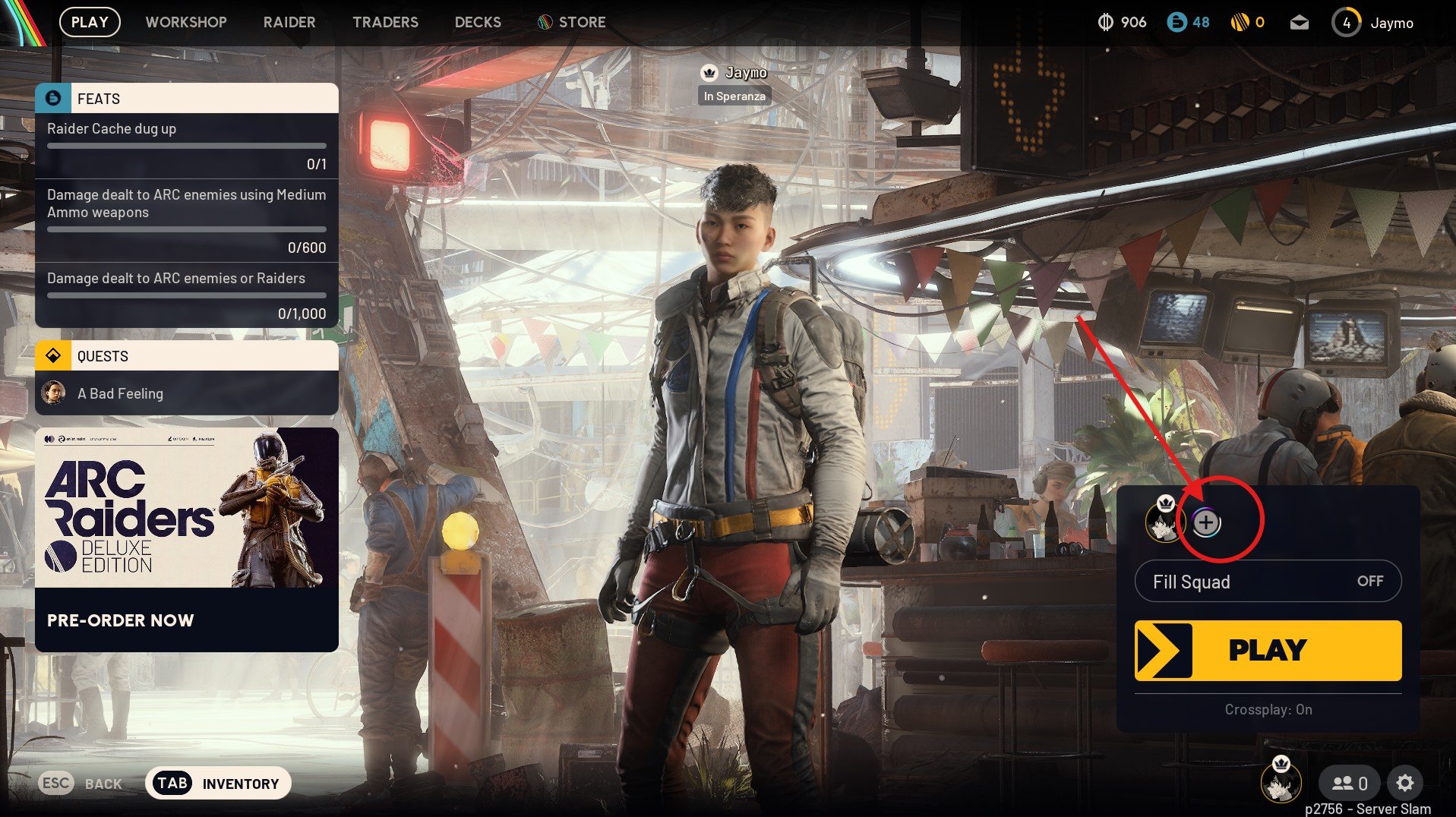This screenshot has height=817, width=1456.
Task: Open the Inventory button
Action: tap(218, 784)
